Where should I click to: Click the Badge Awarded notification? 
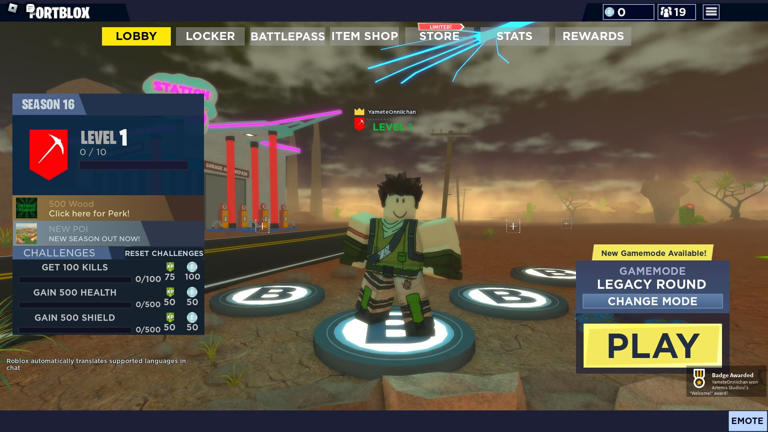coord(727,381)
